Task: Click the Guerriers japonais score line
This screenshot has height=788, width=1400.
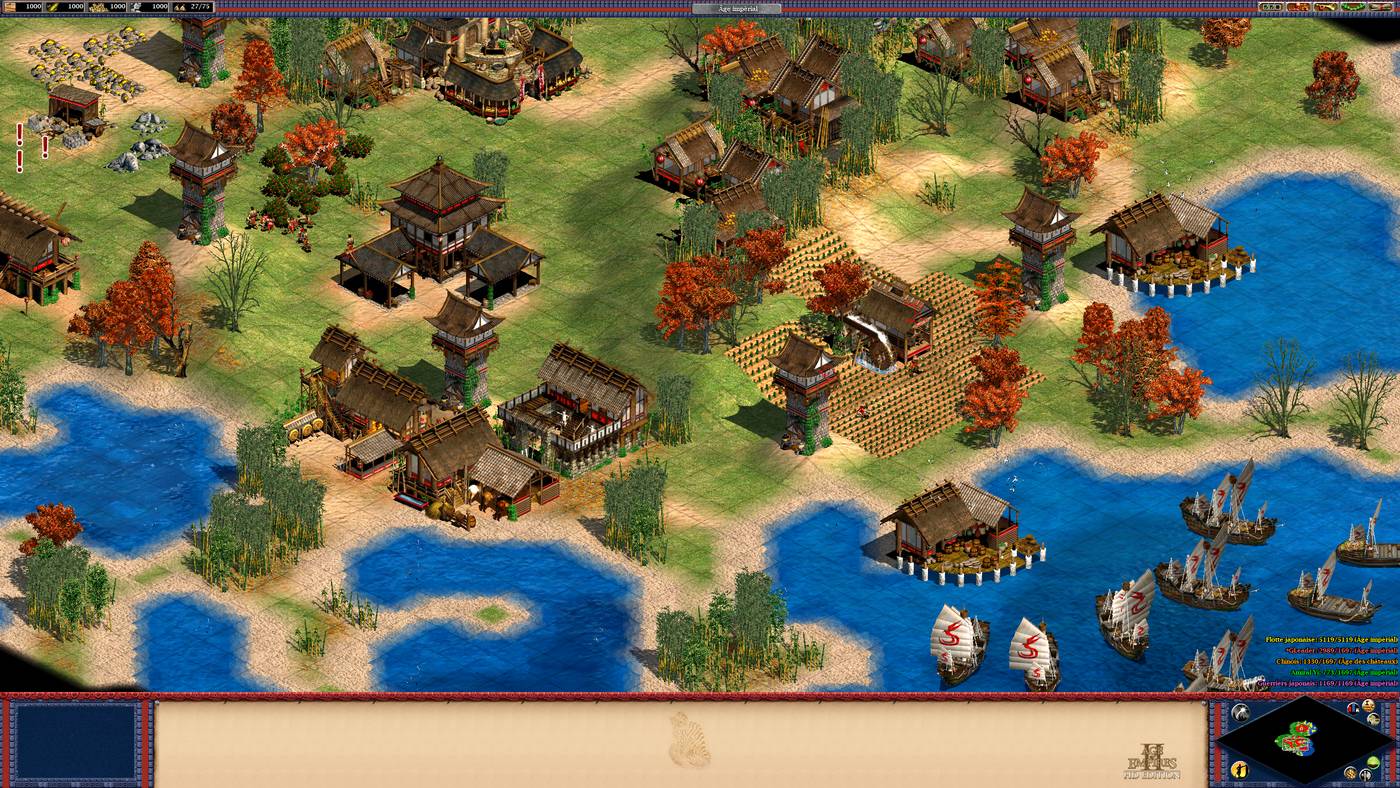Action: [x=1330, y=684]
